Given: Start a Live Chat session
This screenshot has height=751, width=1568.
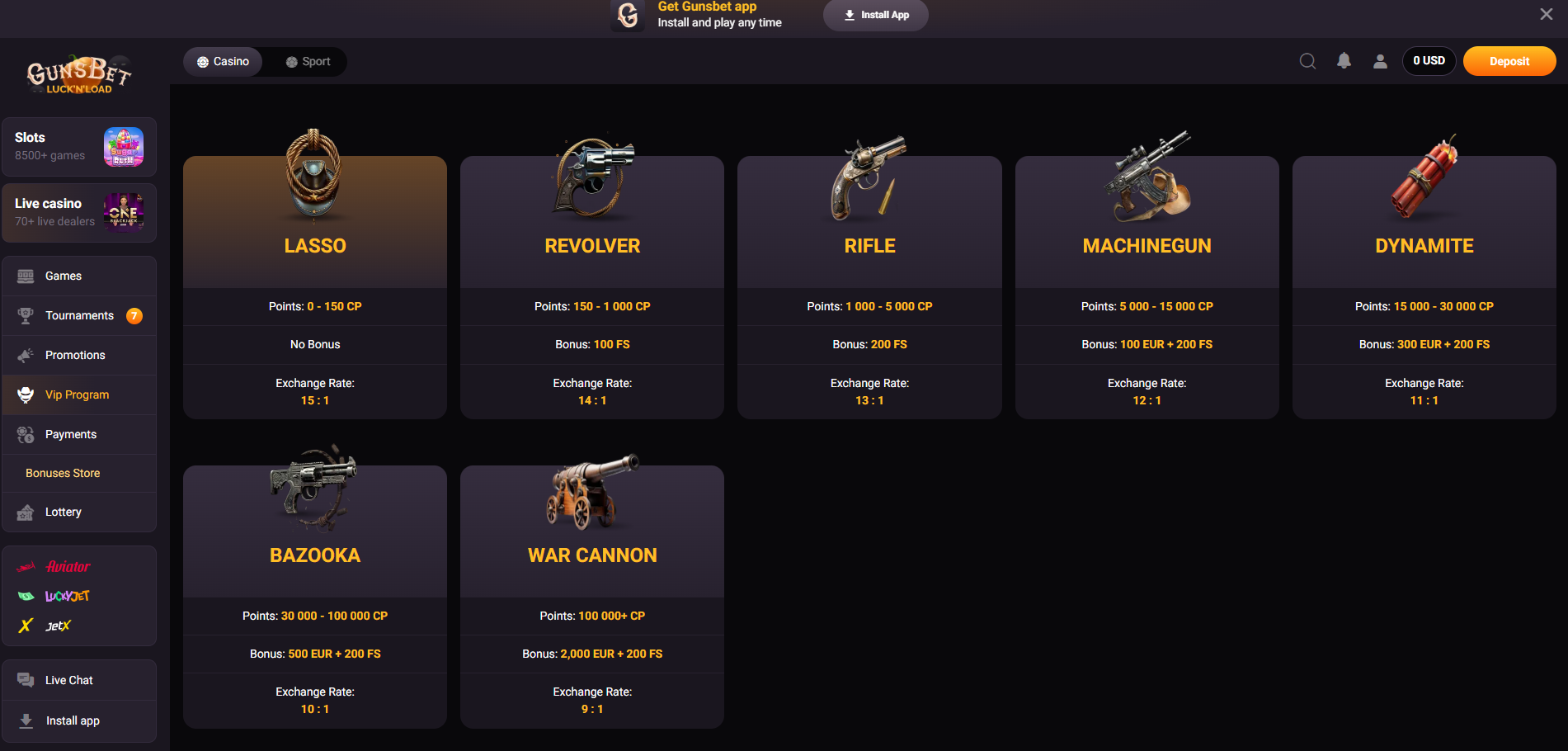Looking at the screenshot, I should (68, 681).
